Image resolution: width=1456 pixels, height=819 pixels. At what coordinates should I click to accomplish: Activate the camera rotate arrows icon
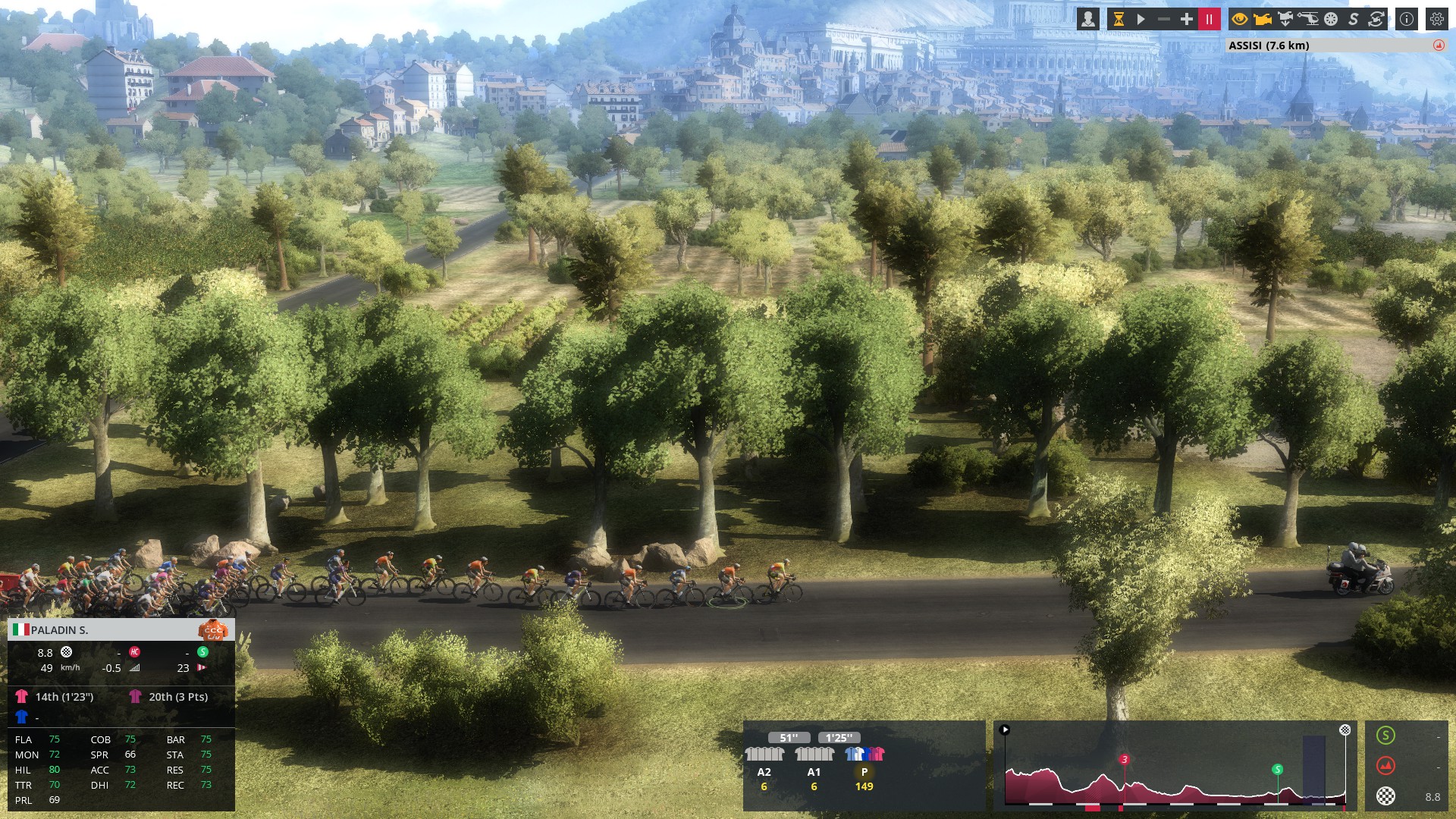click(1376, 20)
